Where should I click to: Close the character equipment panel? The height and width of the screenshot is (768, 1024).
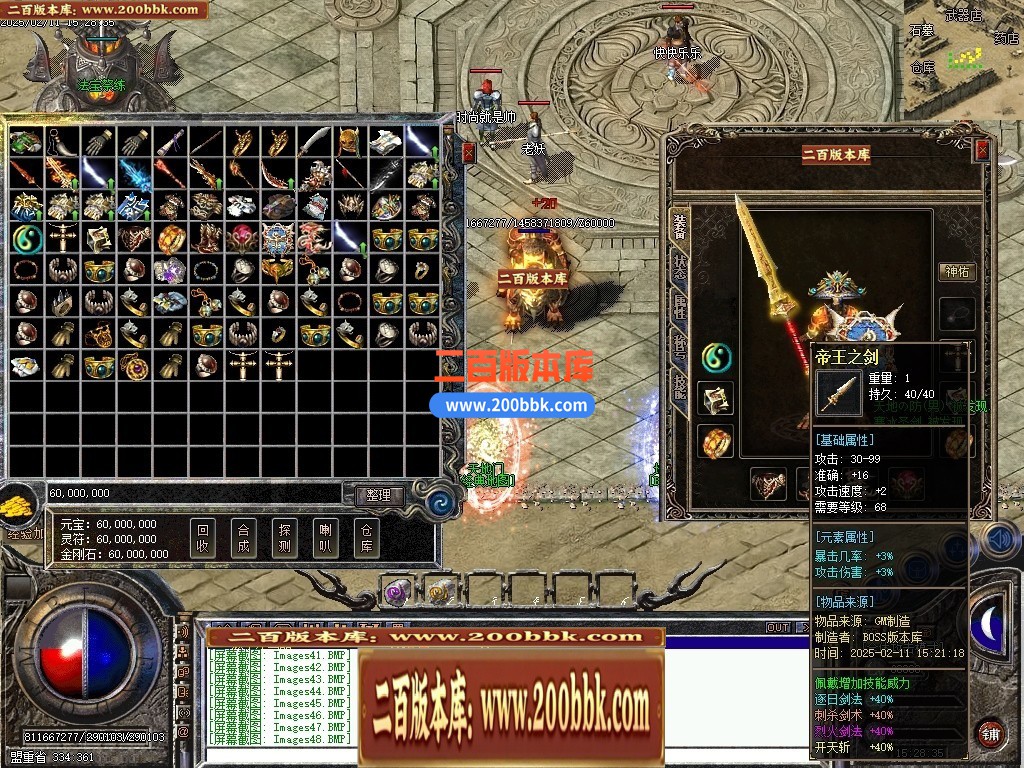(982, 150)
